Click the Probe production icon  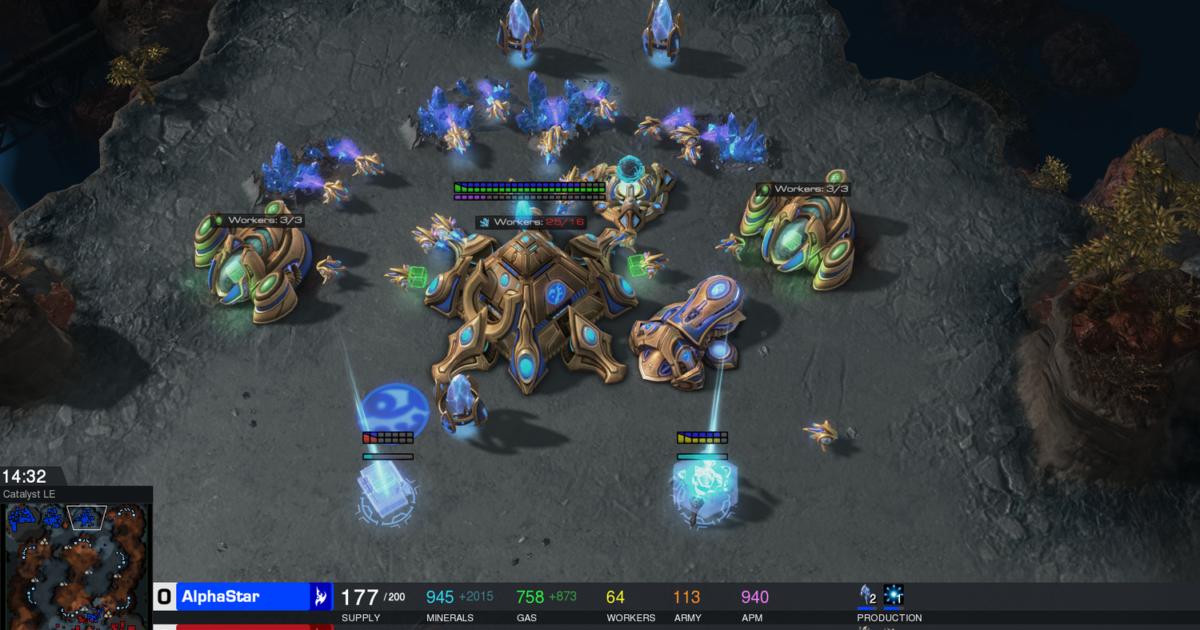tap(866, 596)
